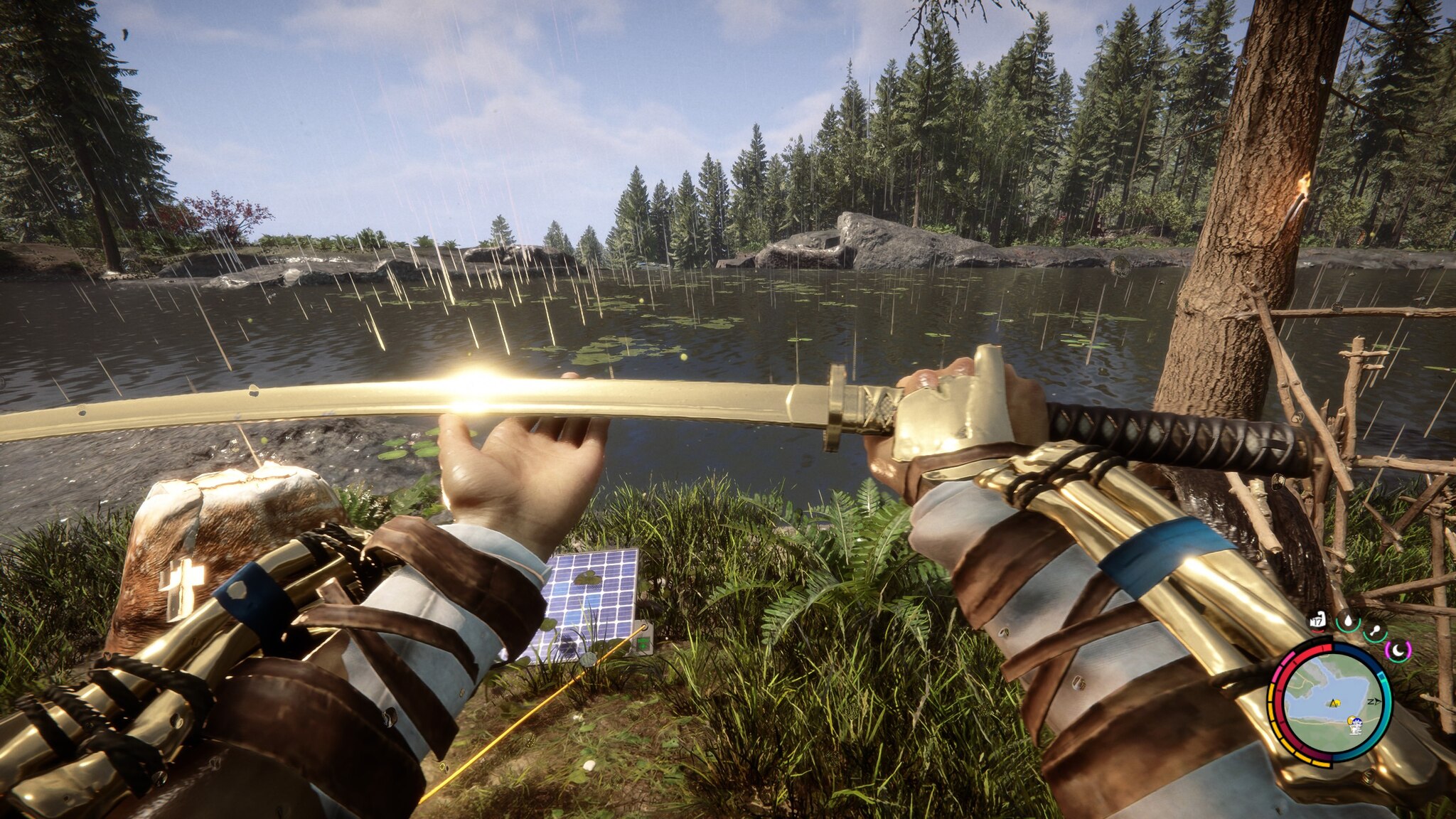The image size is (1456, 819).
Task: Select the blue-and-white marker on the minimap
Action: click(x=1356, y=723)
